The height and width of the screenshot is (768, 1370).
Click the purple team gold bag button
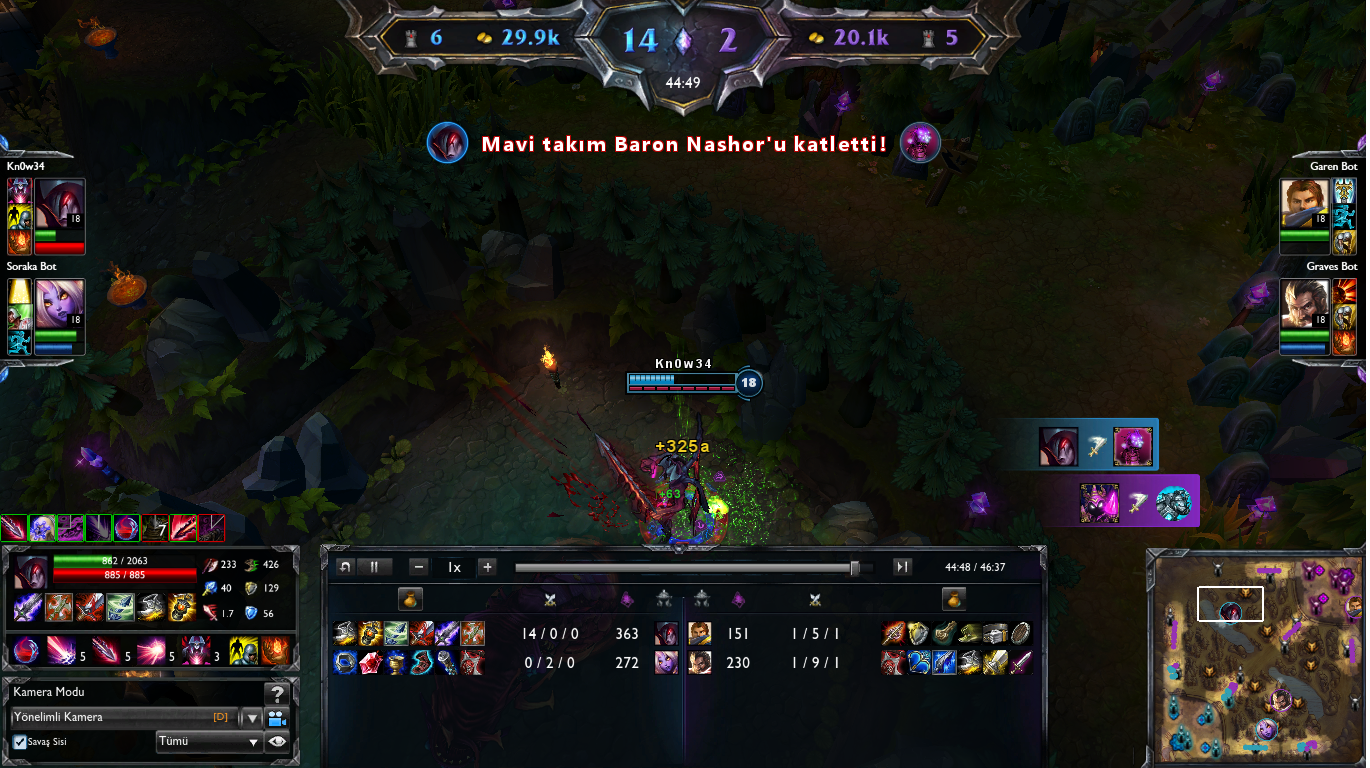point(954,599)
